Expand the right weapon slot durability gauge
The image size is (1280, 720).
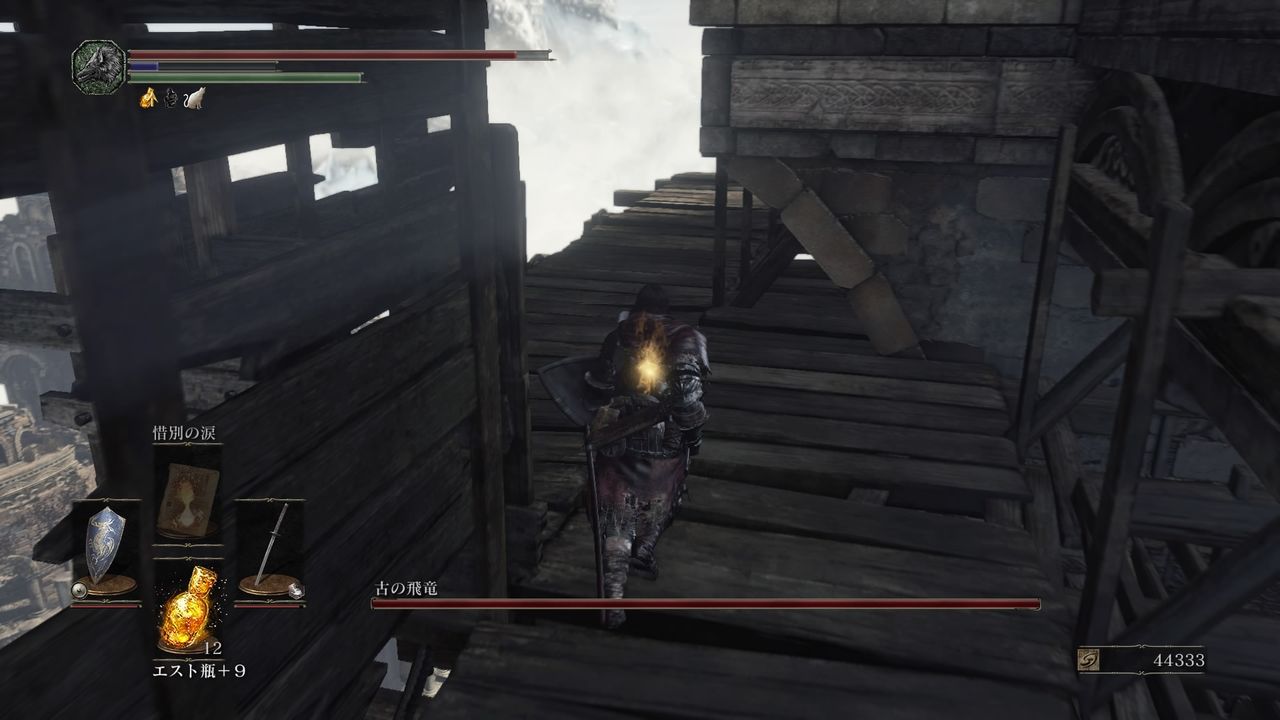[268, 606]
